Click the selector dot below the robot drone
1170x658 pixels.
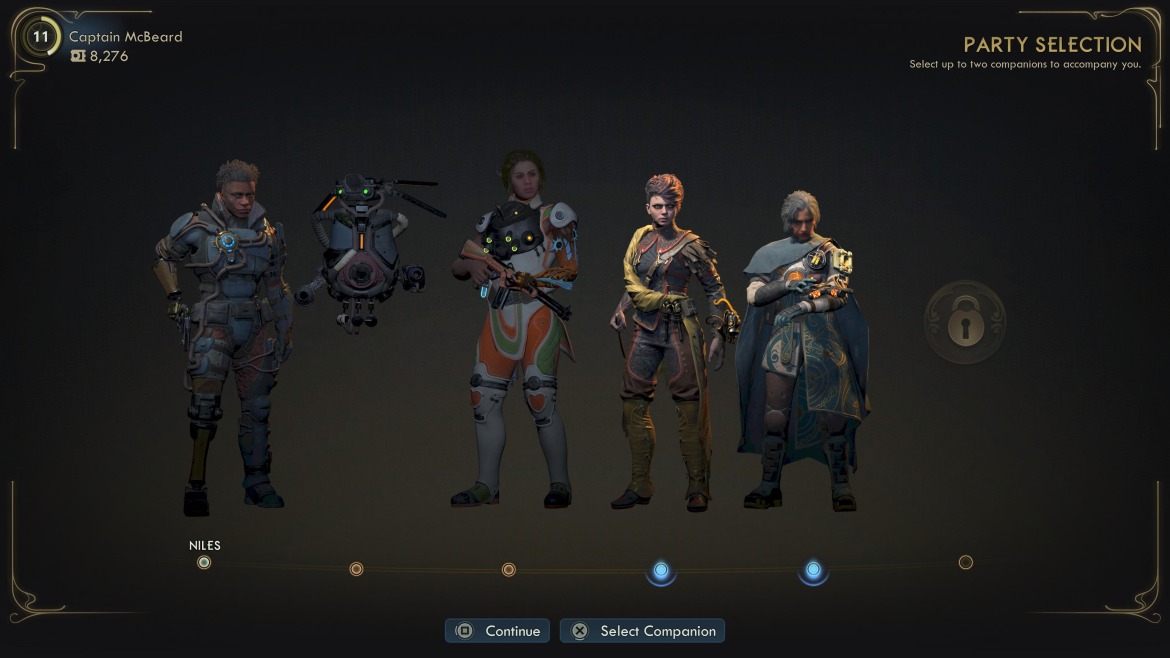(356, 569)
